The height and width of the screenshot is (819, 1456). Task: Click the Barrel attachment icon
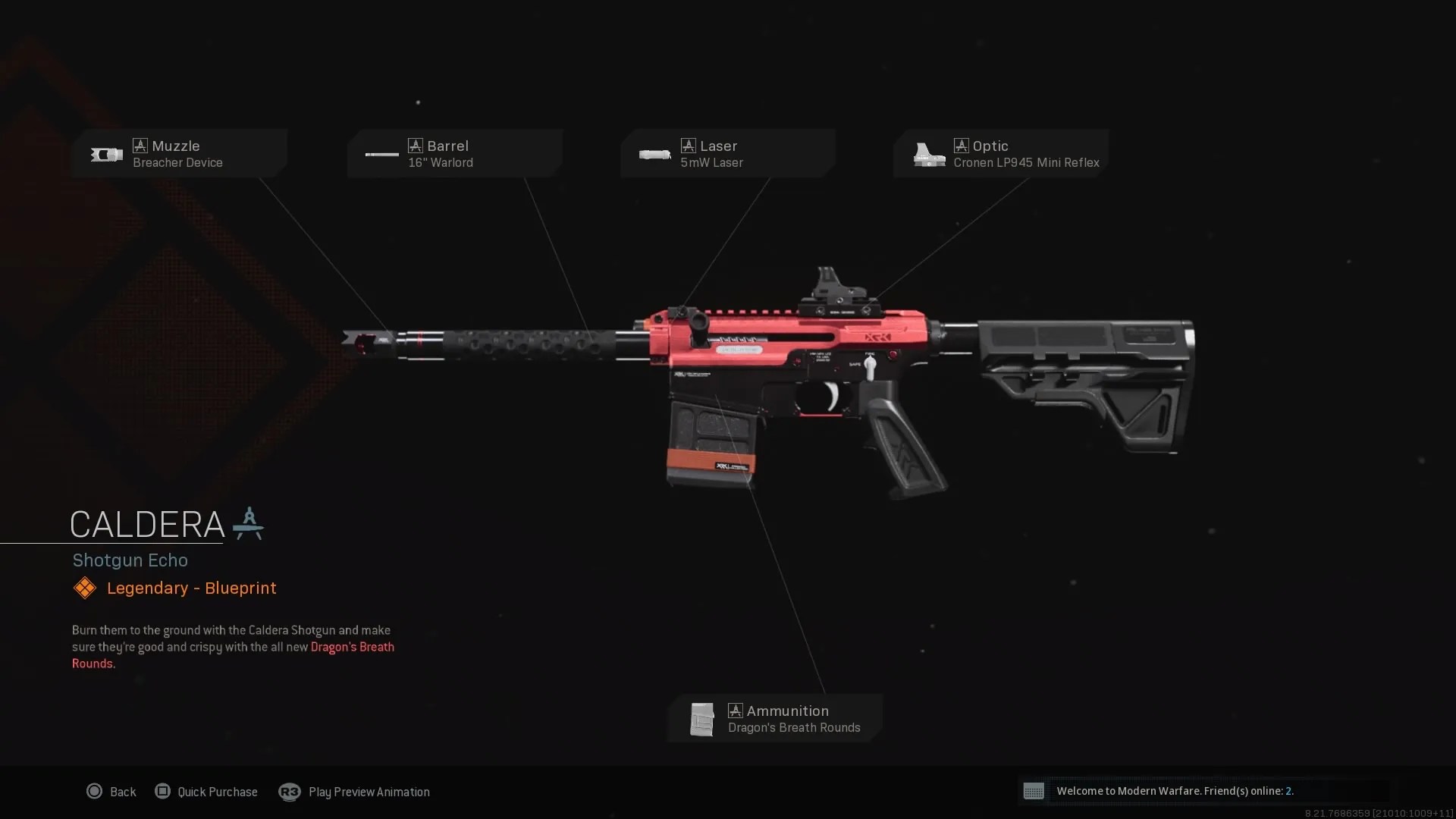382,155
